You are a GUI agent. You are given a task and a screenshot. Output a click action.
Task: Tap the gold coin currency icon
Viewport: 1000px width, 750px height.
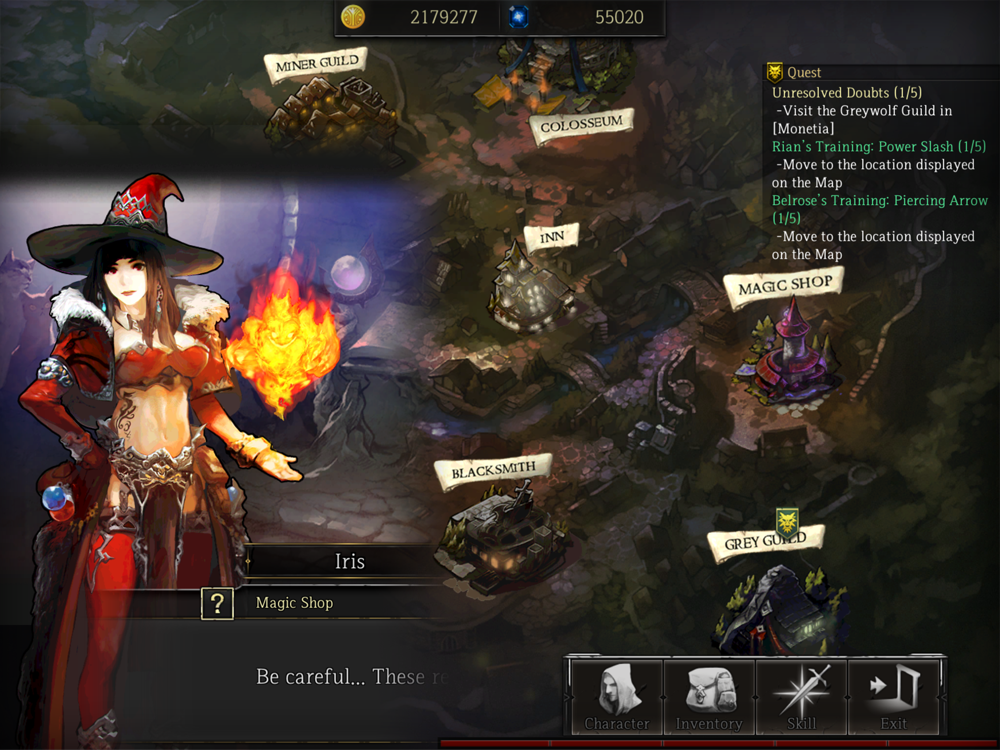[x=353, y=17]
